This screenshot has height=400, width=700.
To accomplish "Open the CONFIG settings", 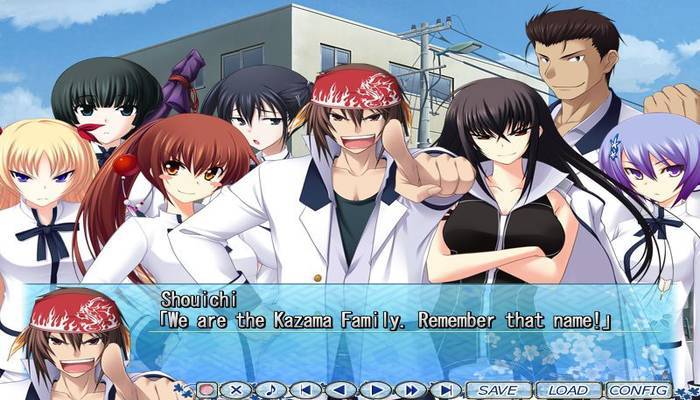I will click(x=638, y=389).
